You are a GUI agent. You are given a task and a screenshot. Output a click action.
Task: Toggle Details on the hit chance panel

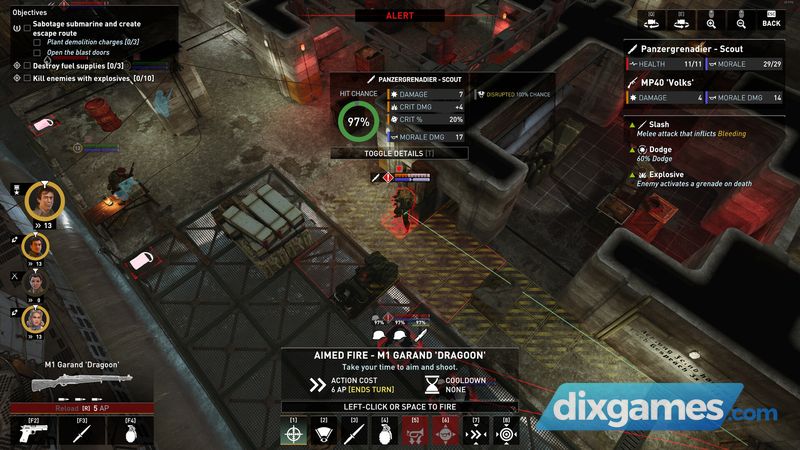[x=400, y=153]
